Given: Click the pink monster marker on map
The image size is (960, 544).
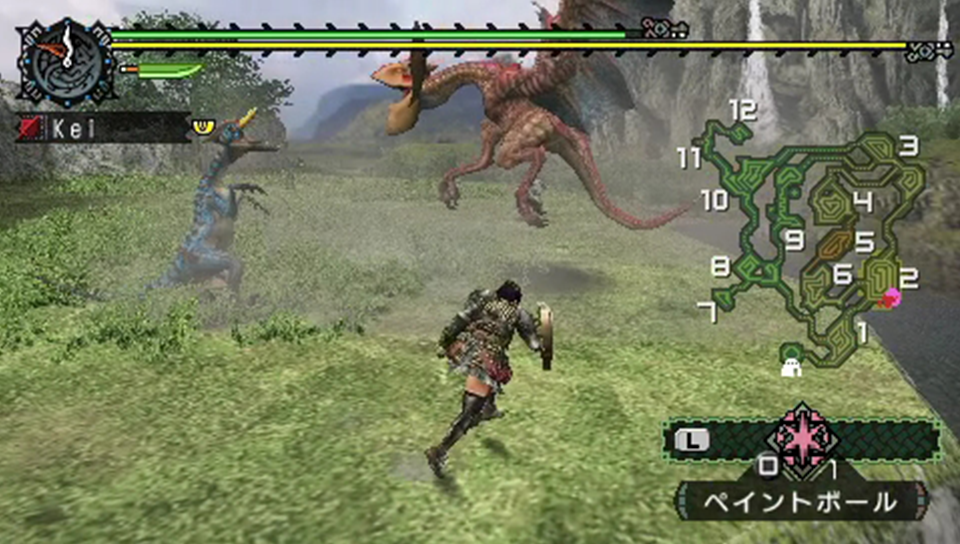Looking at the screenshot, I should coord(891,297).
